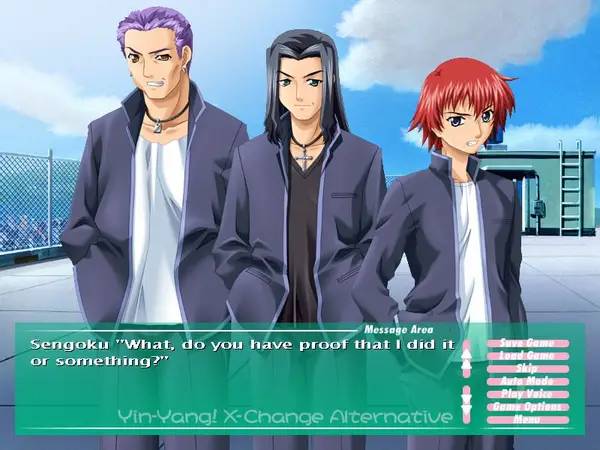Select the Menu button
This screenshot has height=450, width=600.
pos(527,419)
